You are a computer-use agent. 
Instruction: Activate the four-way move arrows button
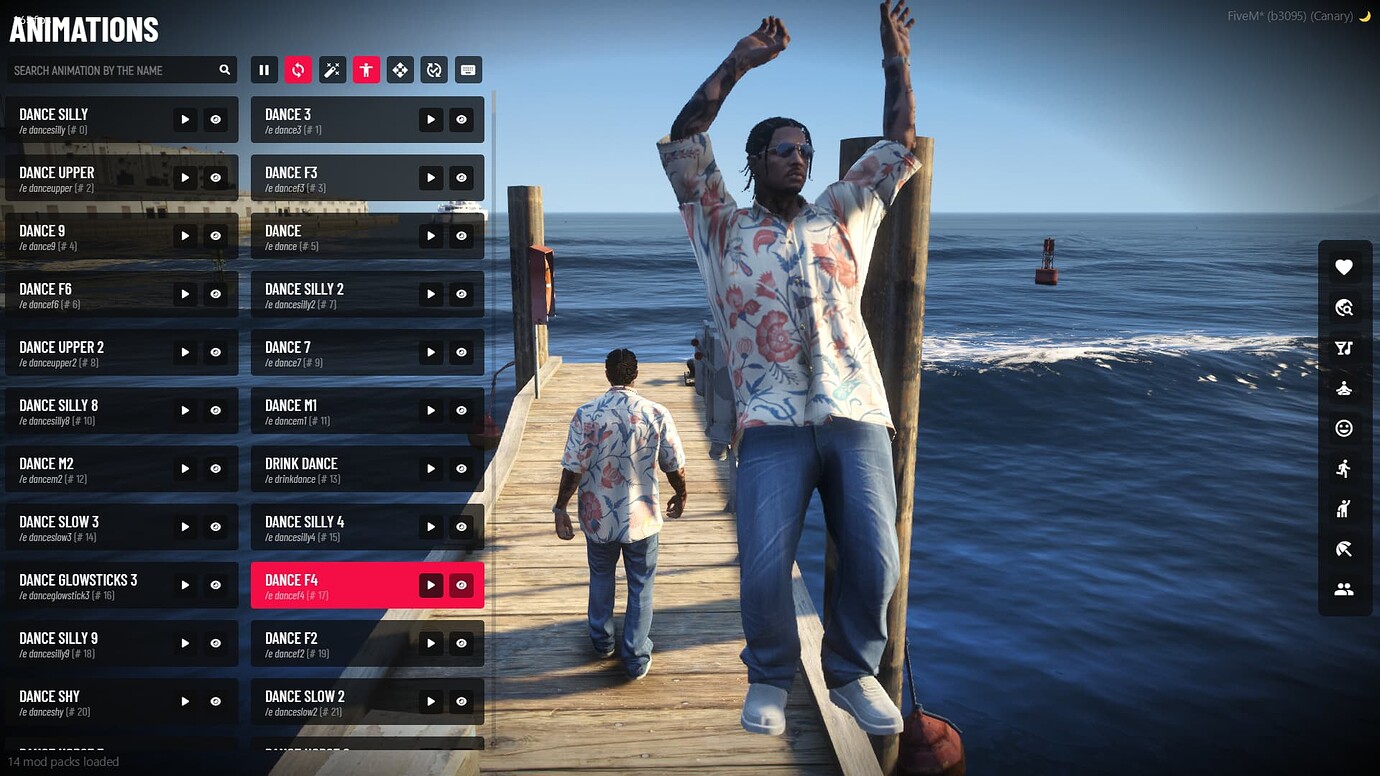click(400, 70)
